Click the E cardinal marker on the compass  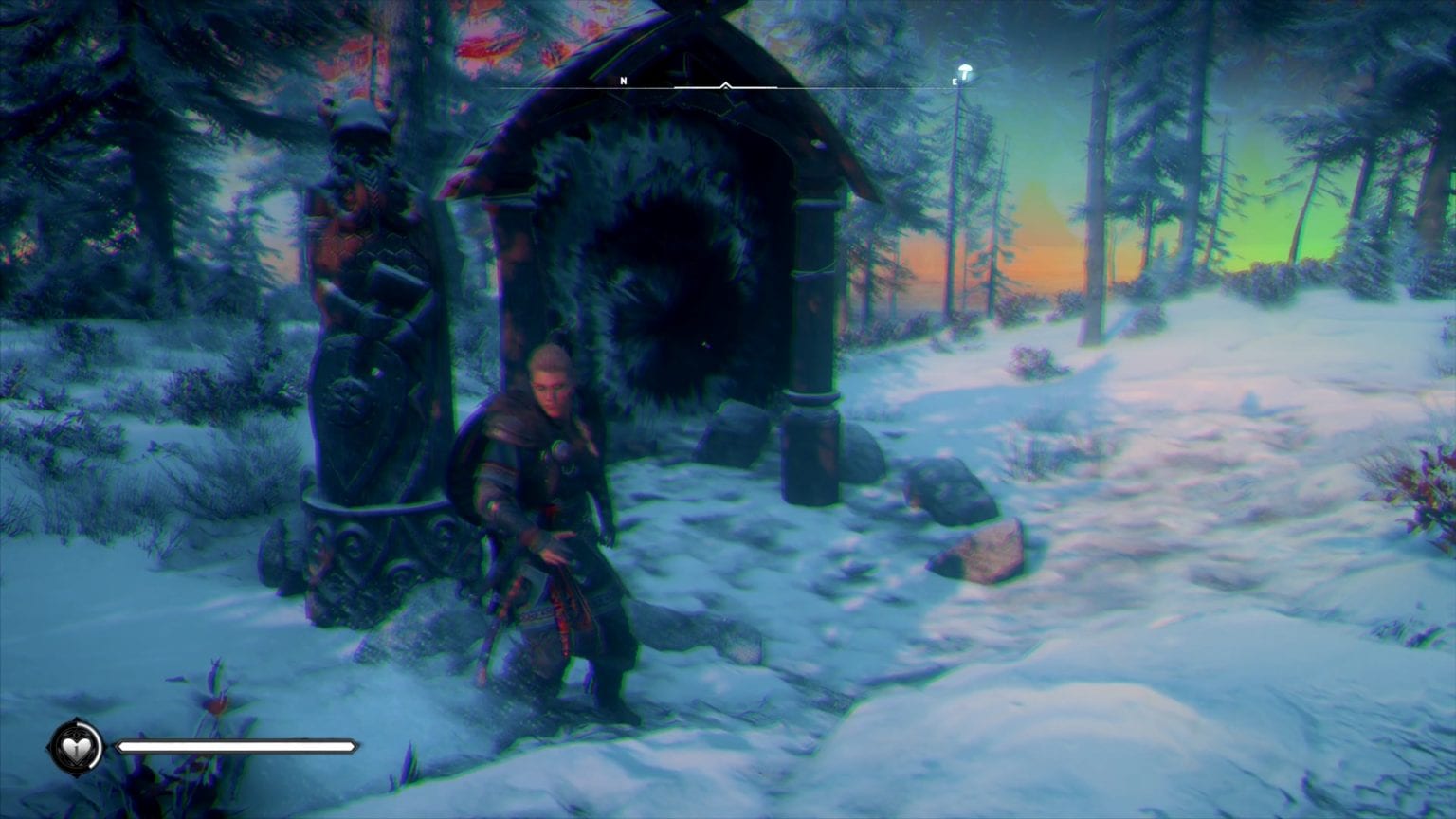[955, 81]
